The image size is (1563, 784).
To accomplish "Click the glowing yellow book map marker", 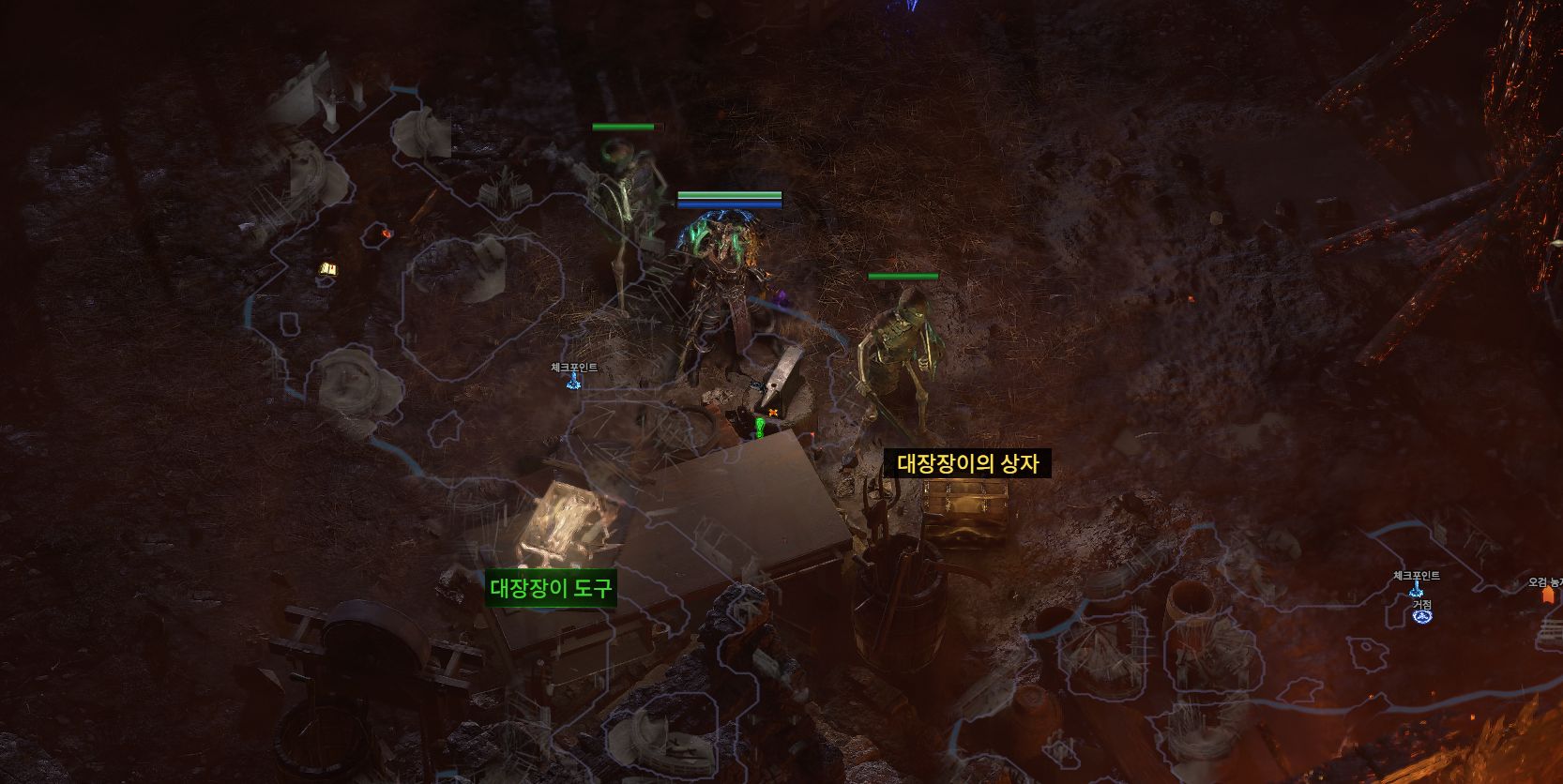I will coord(327,270).
